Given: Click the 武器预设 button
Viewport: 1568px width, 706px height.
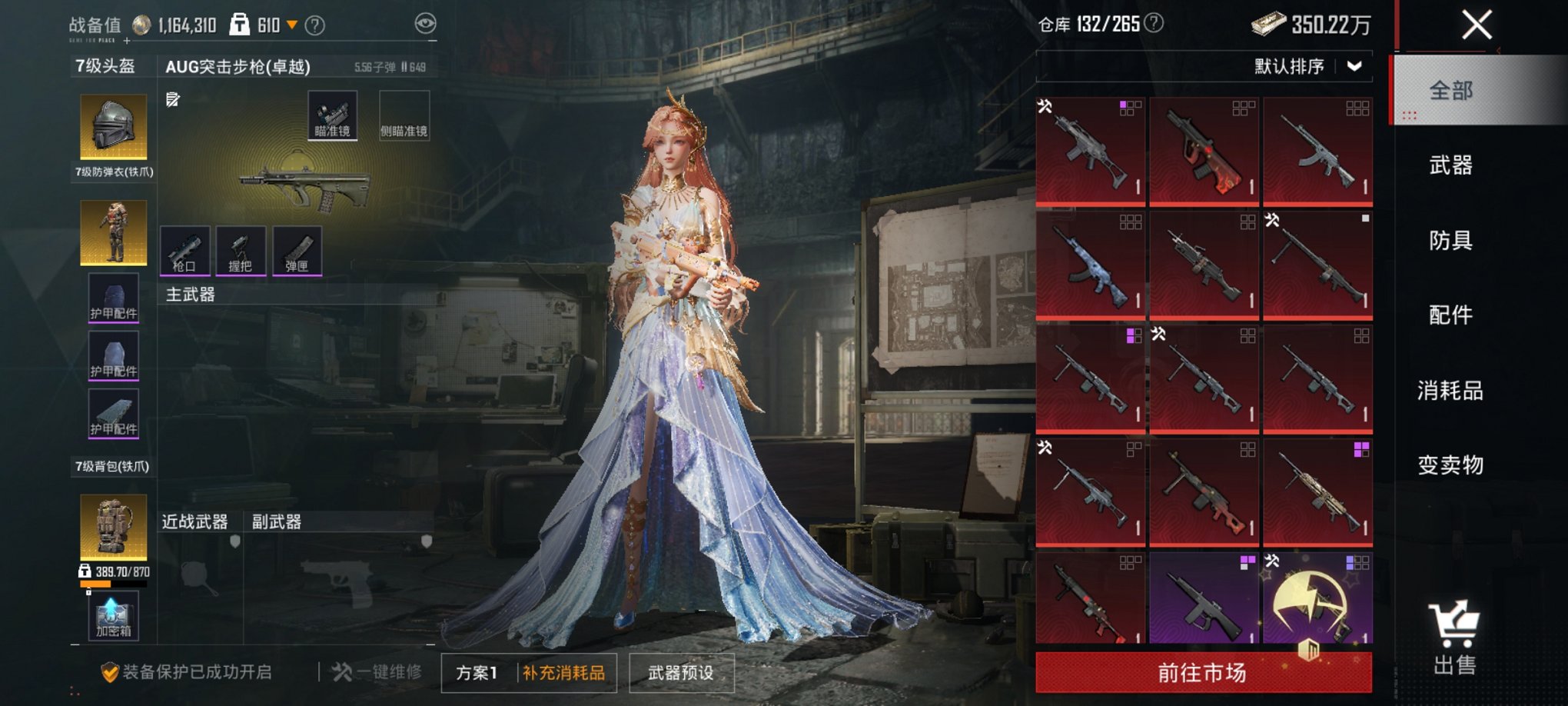Looking at the screenshot, I should pos(681,673).
